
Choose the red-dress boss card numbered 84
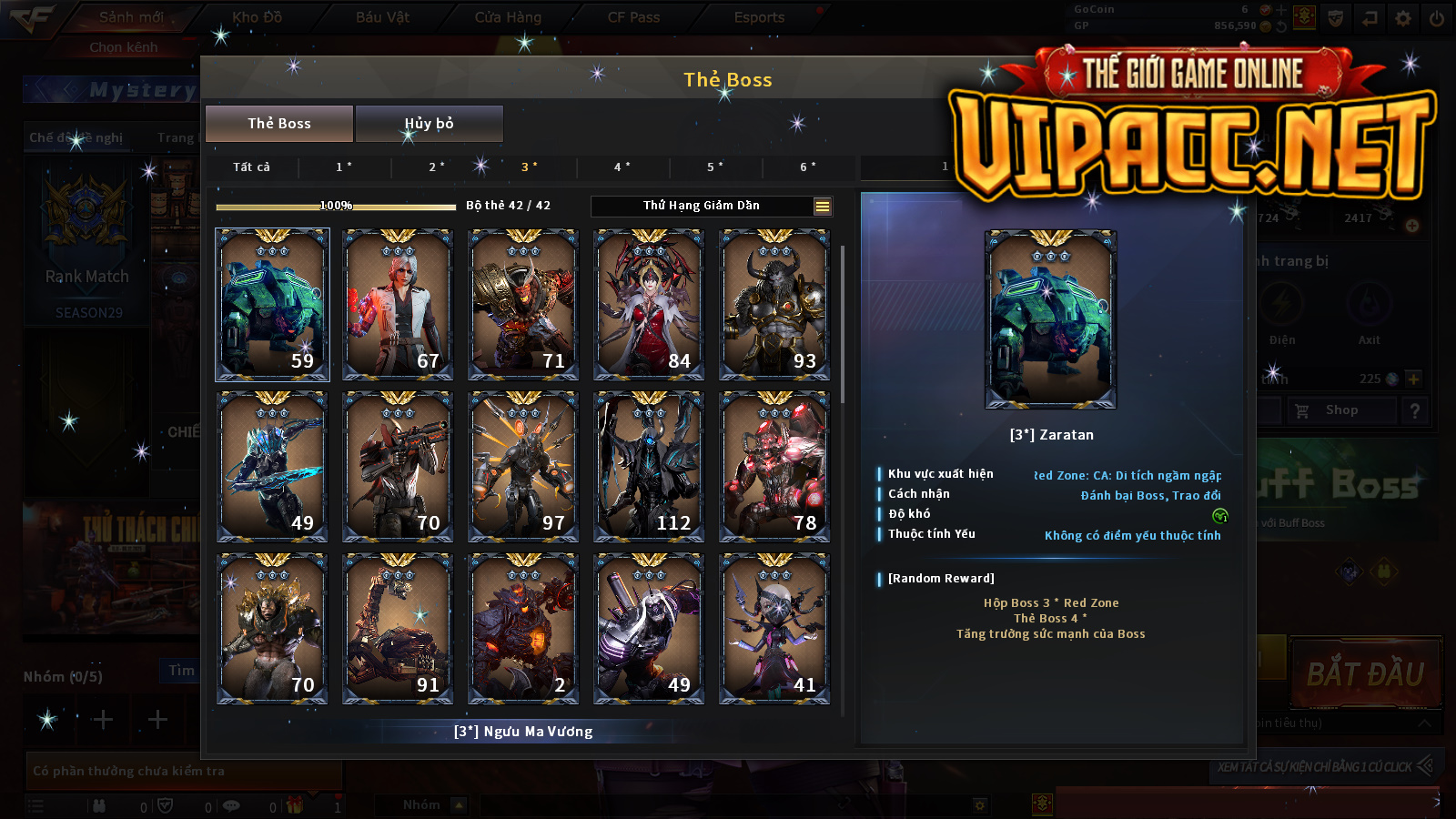[x=649, y=304]
